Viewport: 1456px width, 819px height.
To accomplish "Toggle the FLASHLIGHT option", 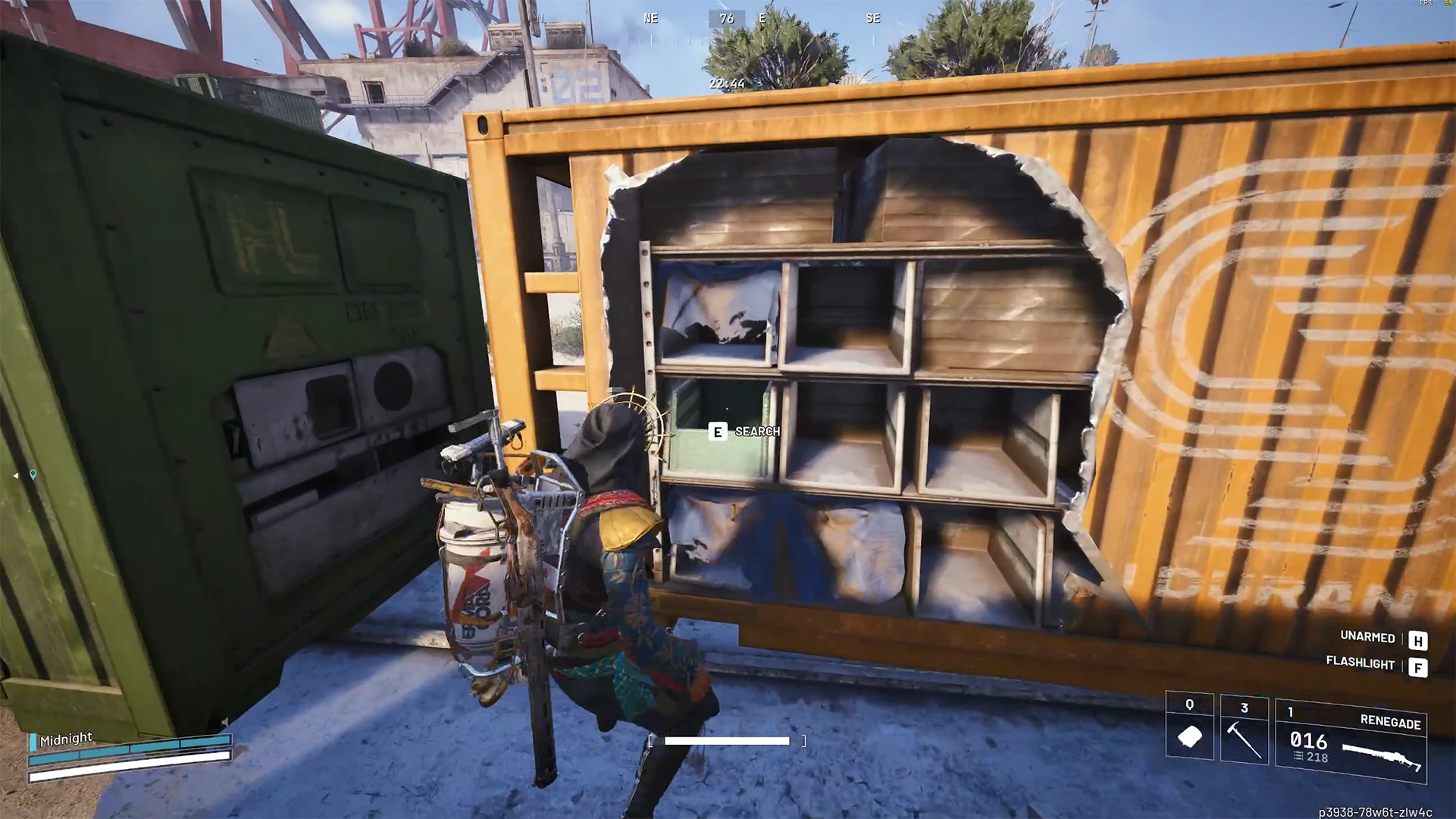I will click(1361, 665).
